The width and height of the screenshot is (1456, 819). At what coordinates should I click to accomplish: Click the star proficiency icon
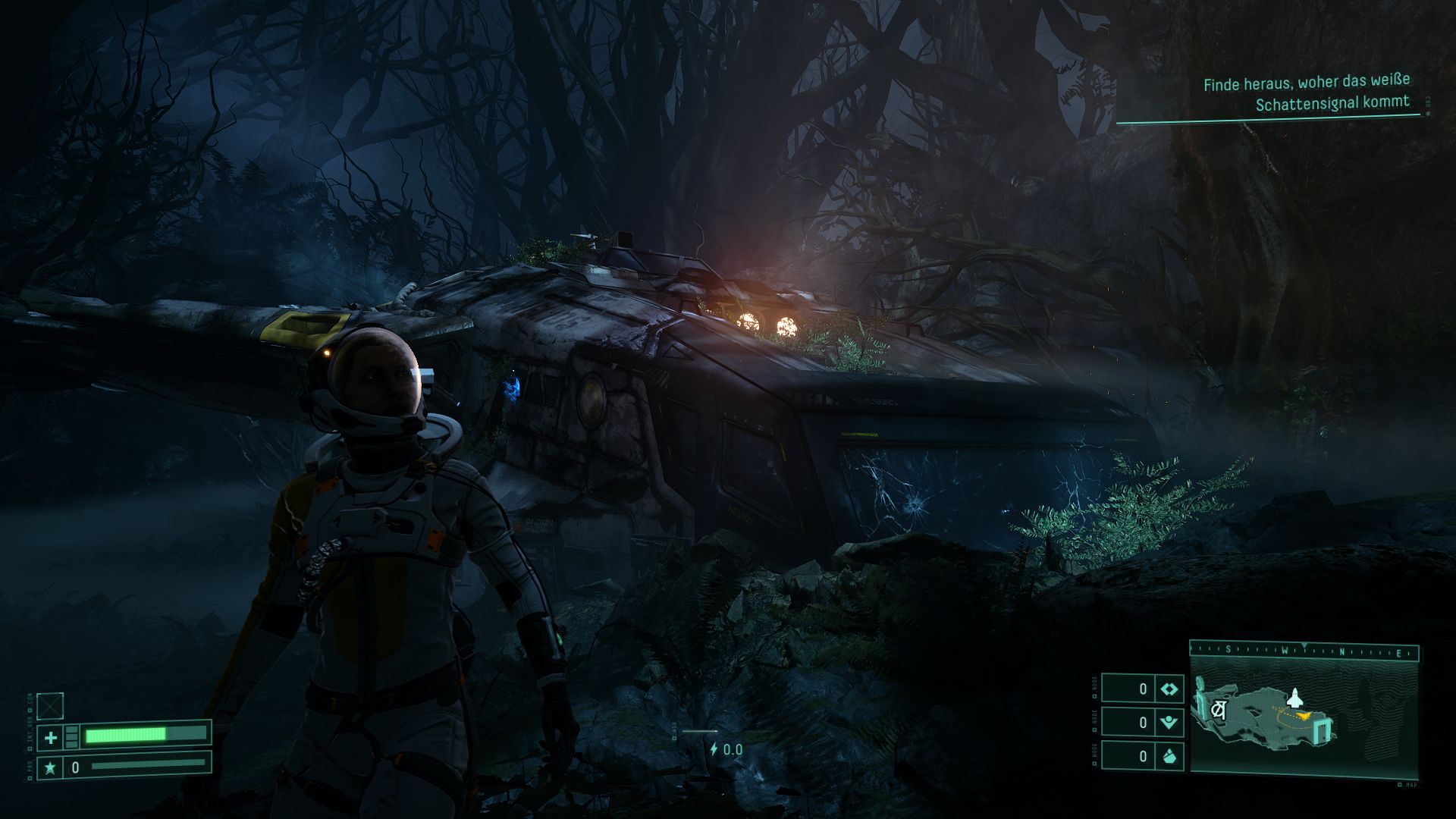coord(51,767)
